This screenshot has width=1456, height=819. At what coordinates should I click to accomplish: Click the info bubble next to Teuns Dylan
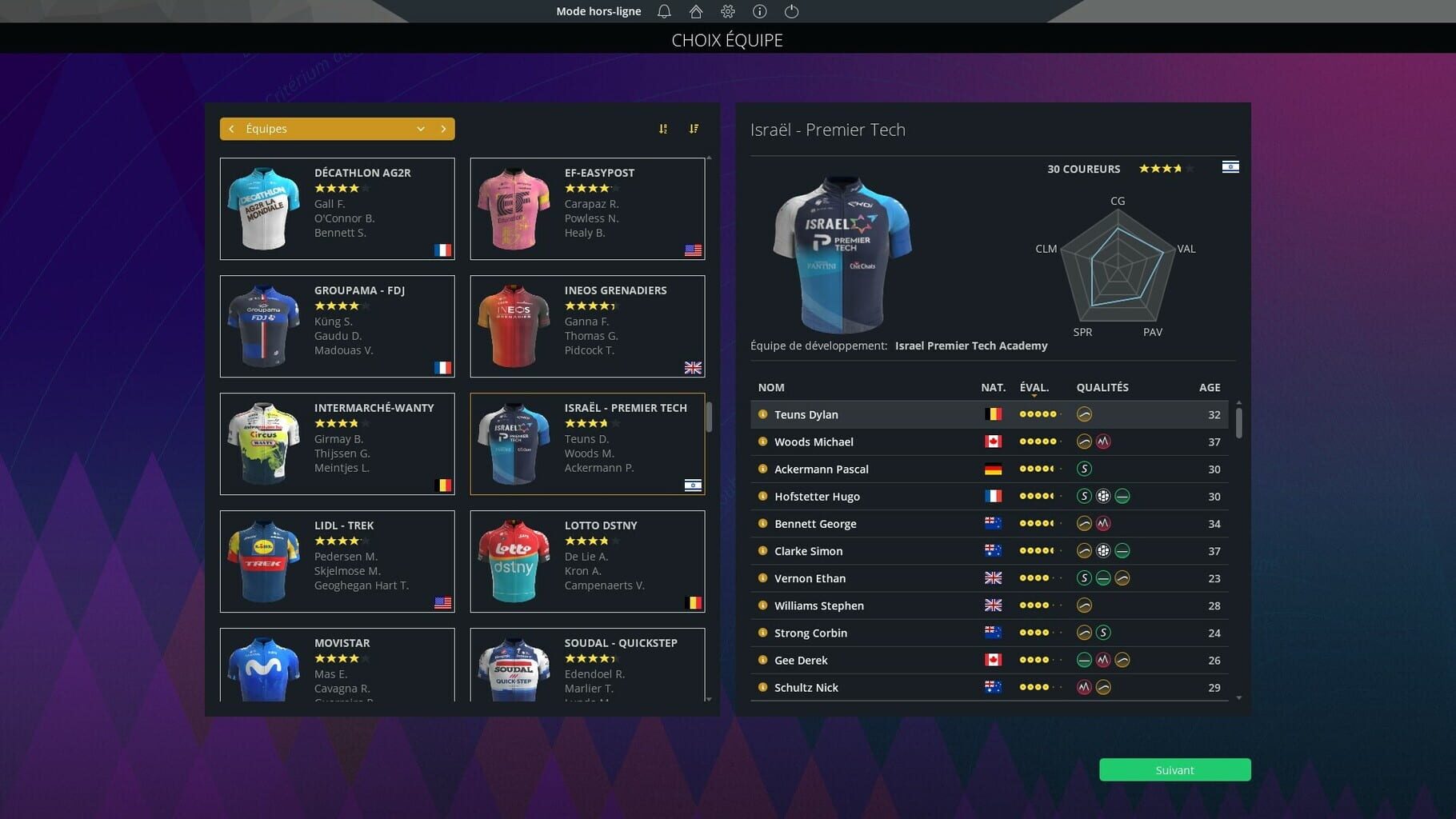[x=762, y=414]
